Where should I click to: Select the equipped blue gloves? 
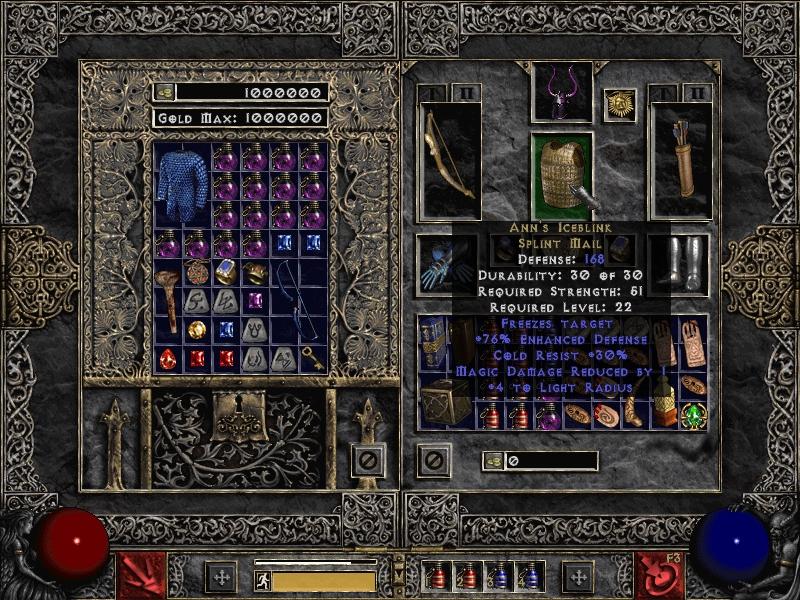[435, 264]
